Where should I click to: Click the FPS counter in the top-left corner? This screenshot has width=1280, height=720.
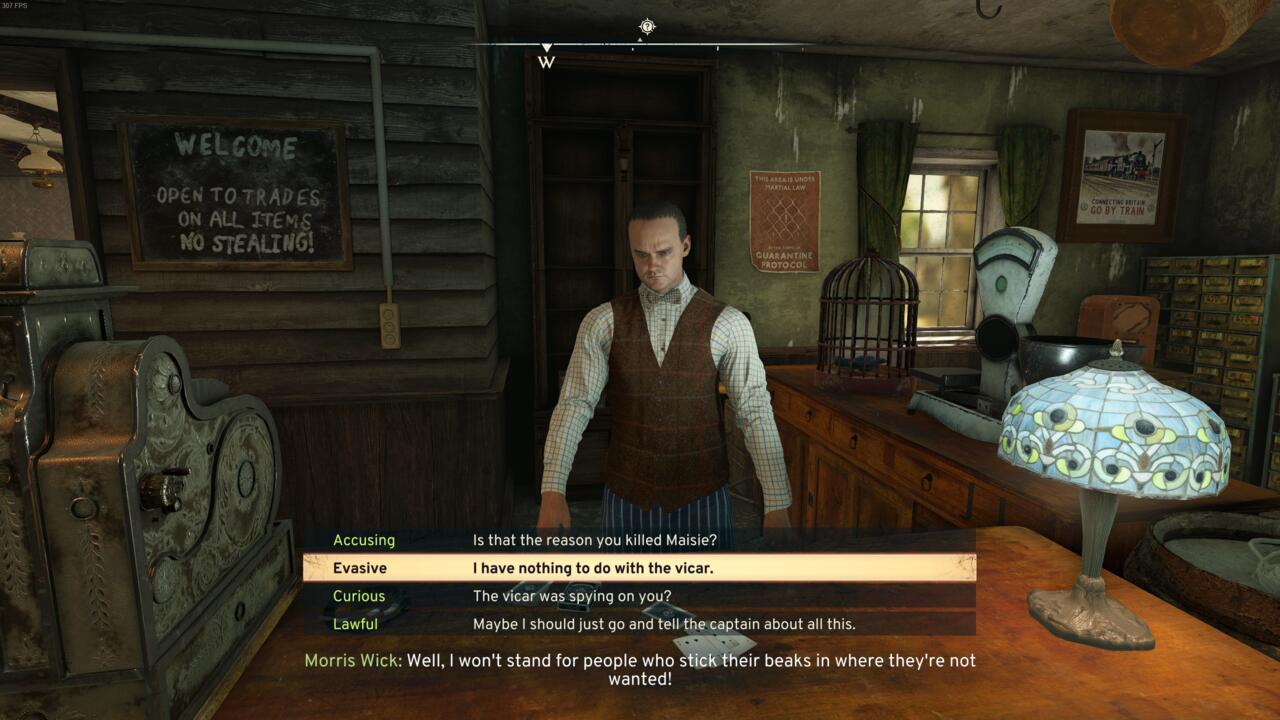coord(14,5)
